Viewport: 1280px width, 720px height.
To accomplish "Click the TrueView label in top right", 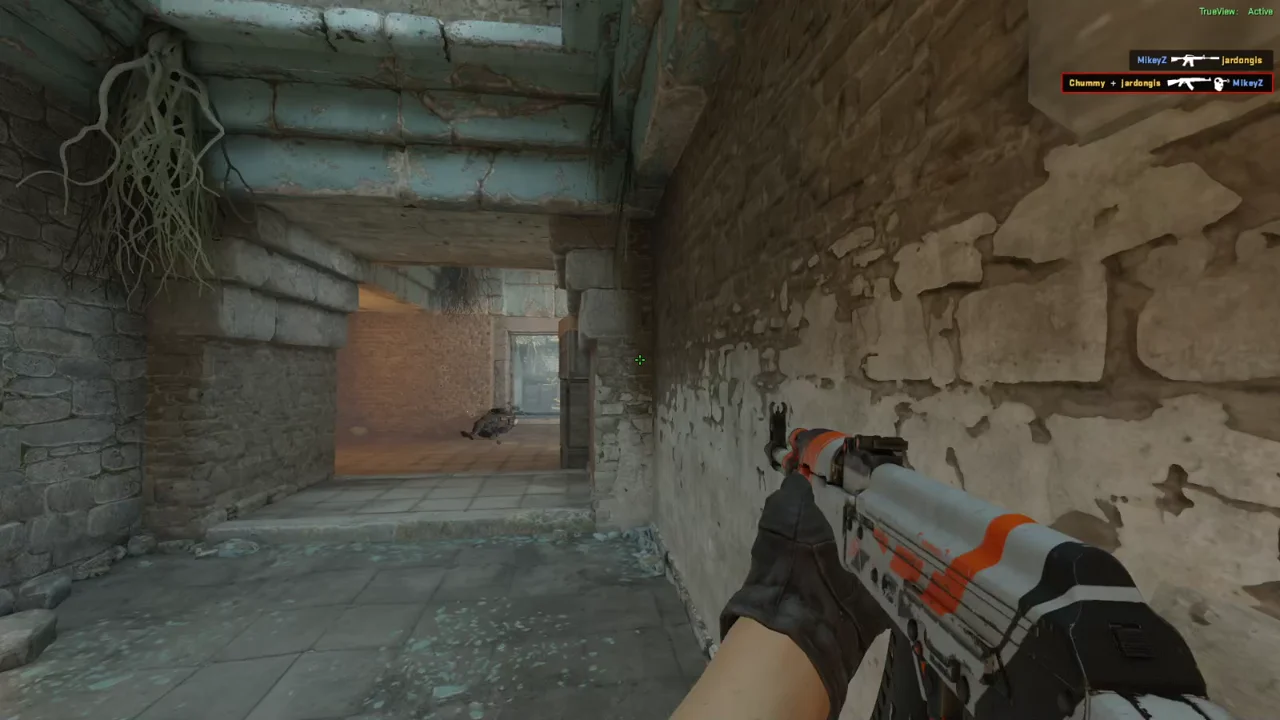I will (1216, 11).
